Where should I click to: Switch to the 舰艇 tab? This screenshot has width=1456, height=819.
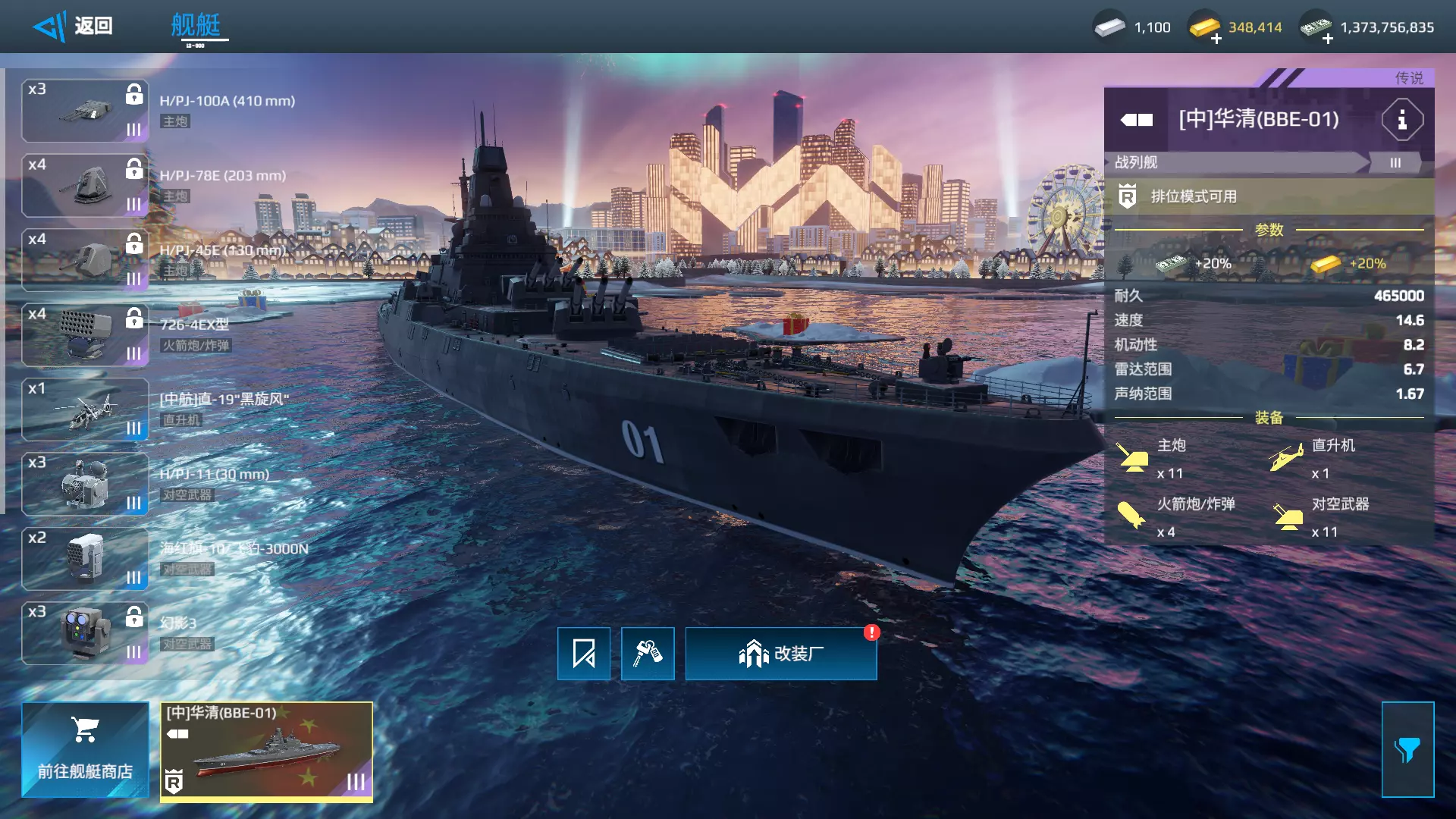pos(196,27)
